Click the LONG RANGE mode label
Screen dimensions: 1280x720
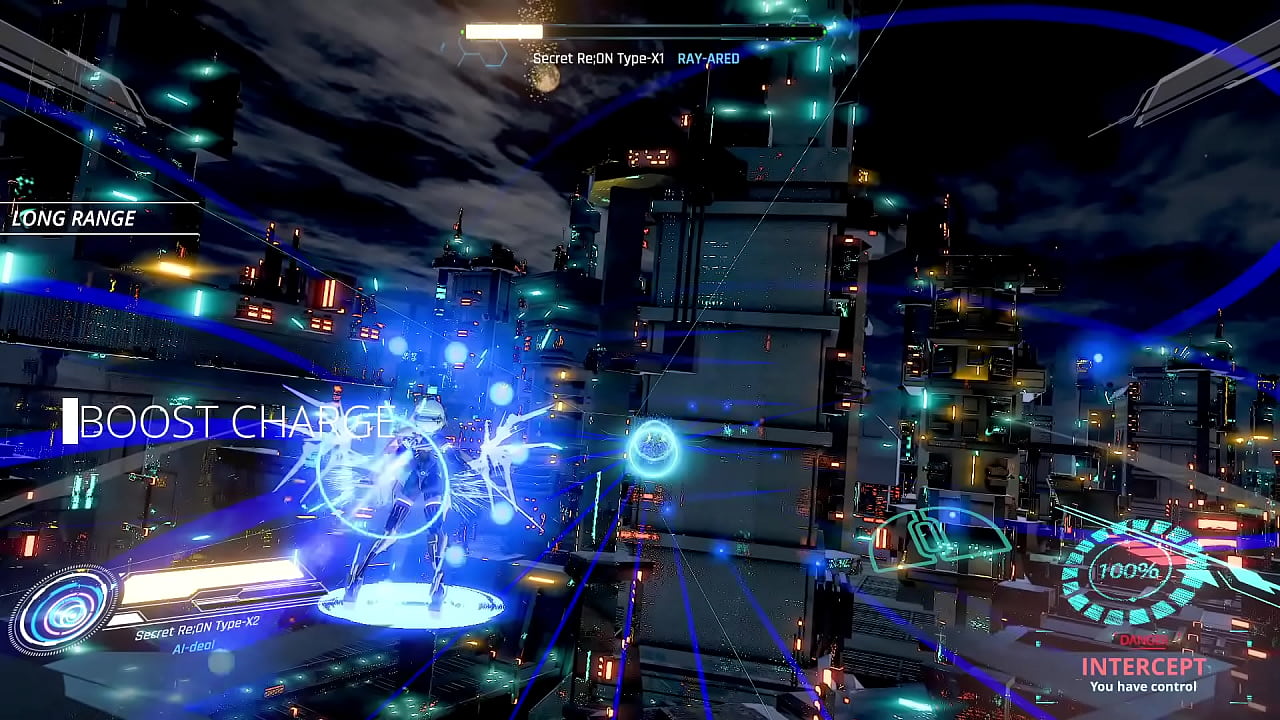(x=73, y=218)
